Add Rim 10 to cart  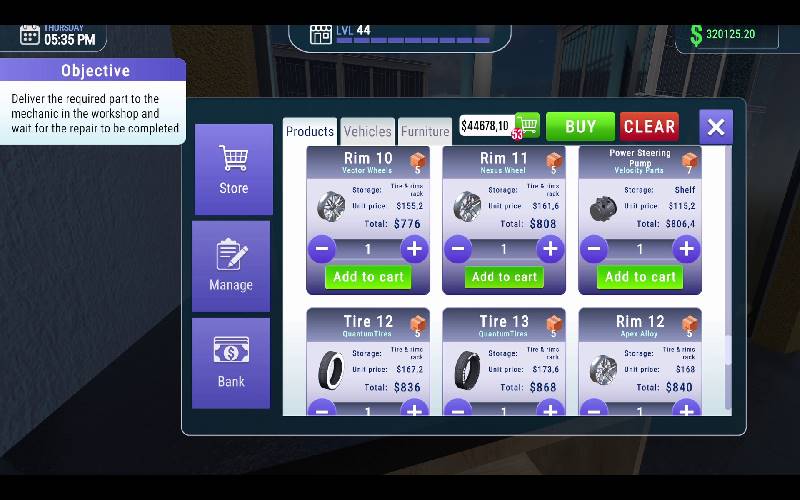click(x=368, y=277)
